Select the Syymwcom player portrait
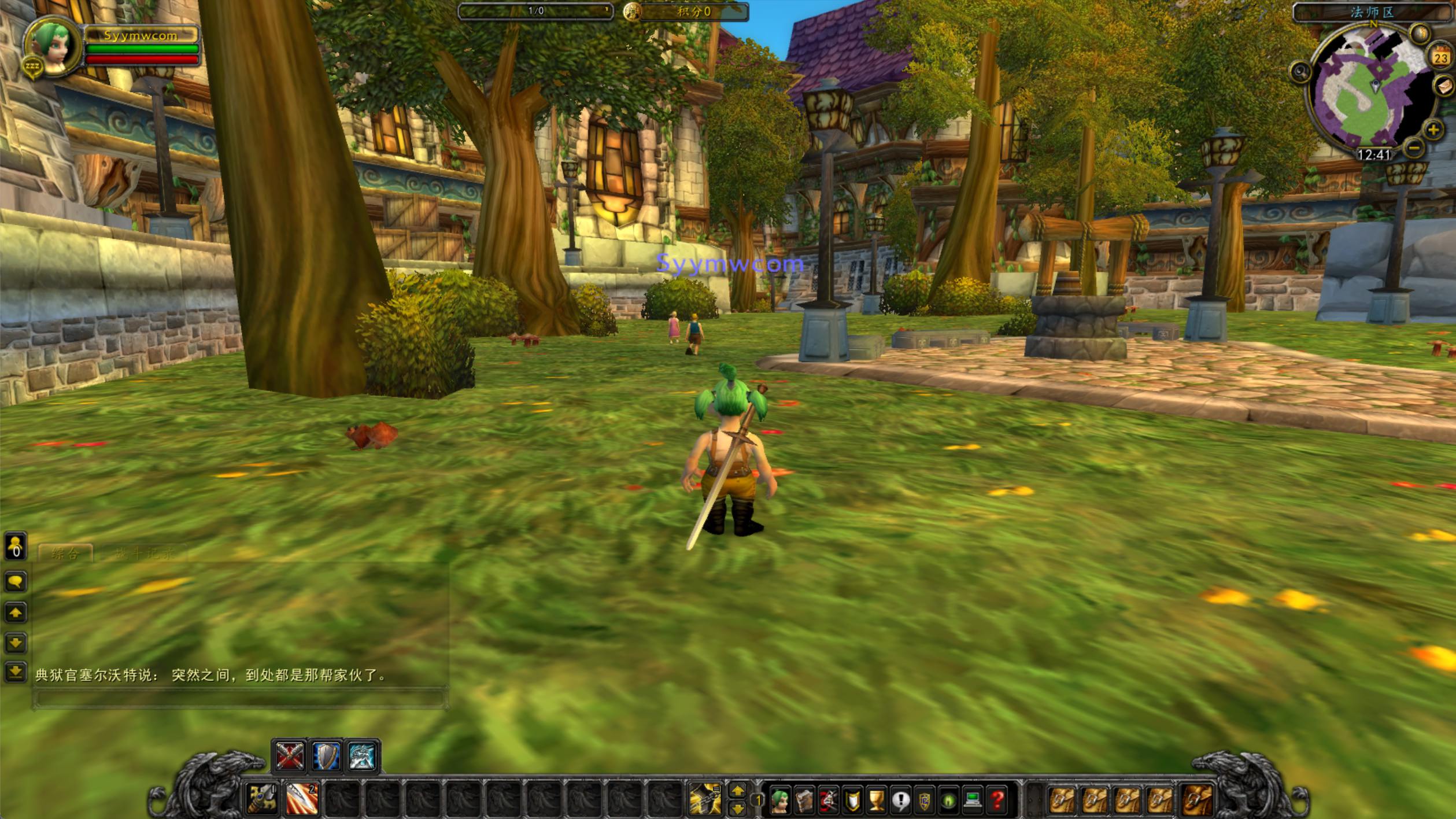This screenshot has width=1456, height=819. pos(52,46)
